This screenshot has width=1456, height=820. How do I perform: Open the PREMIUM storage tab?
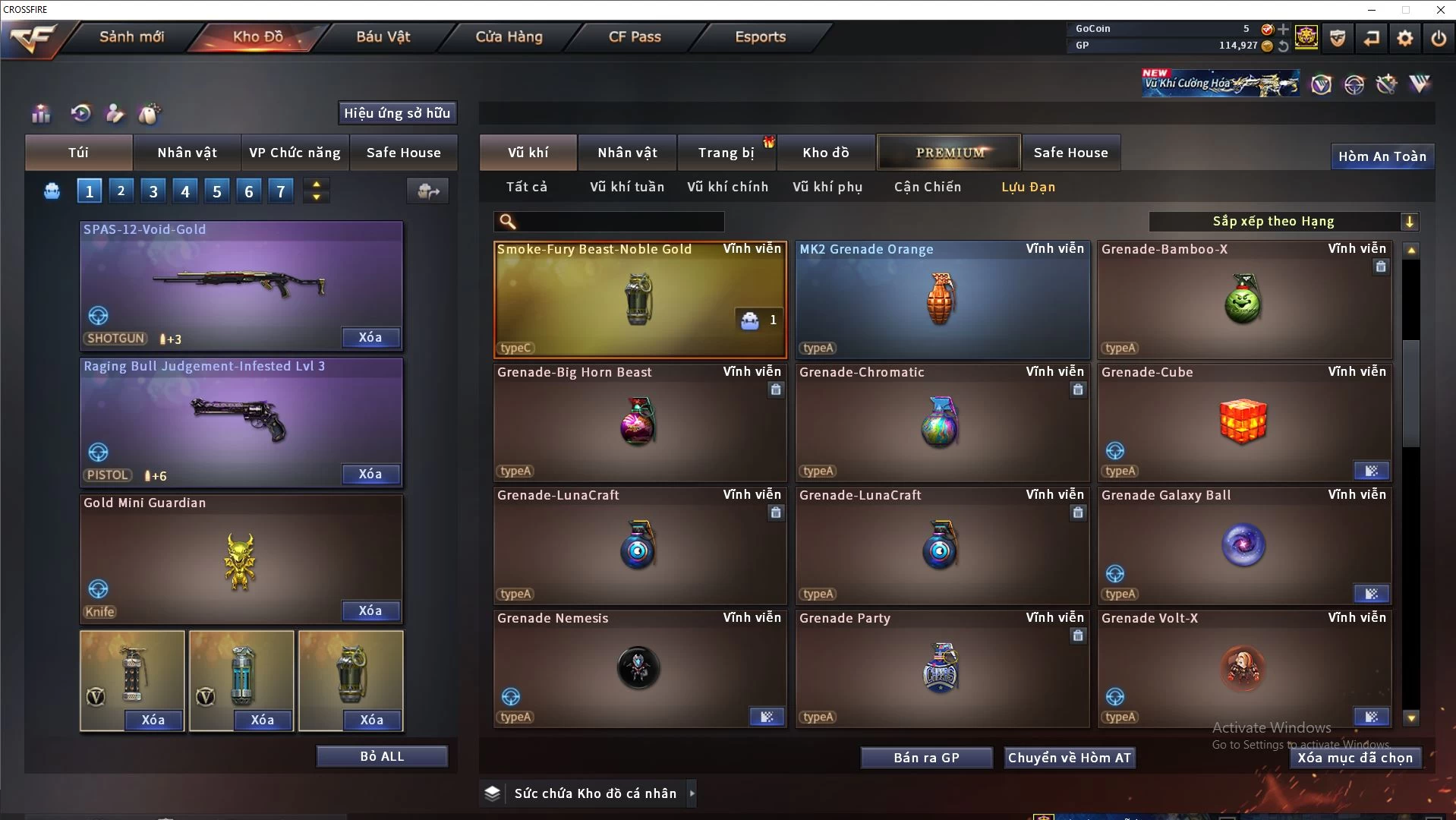point(949,153)
